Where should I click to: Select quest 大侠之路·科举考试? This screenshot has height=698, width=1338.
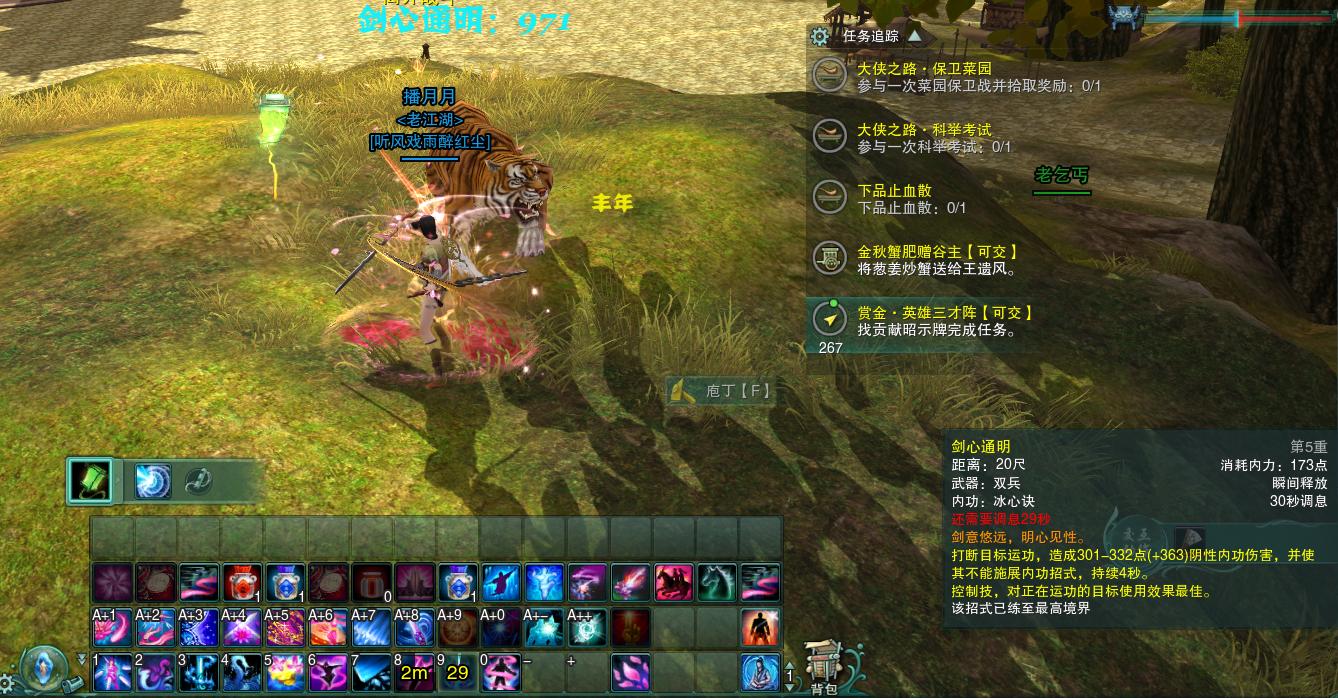[x=924, y=130]
